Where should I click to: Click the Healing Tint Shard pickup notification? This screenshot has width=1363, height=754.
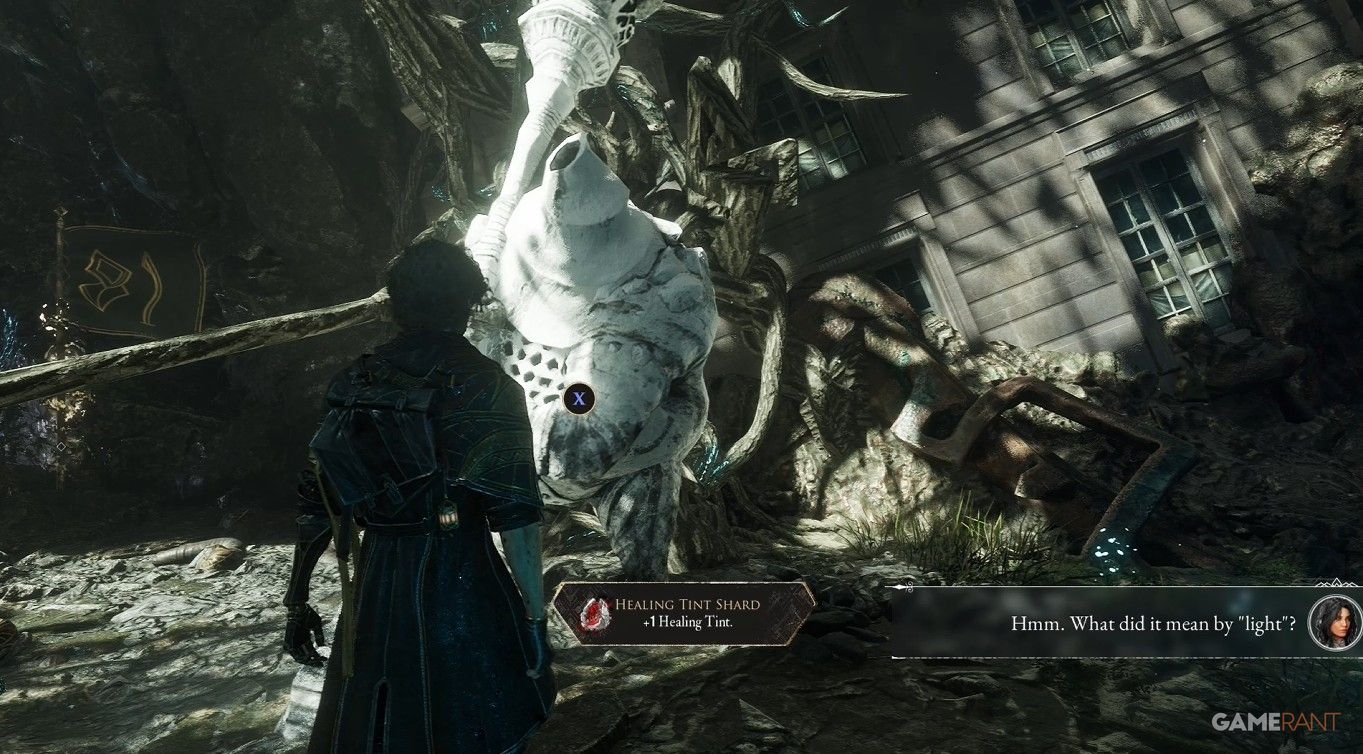[683, 613]
